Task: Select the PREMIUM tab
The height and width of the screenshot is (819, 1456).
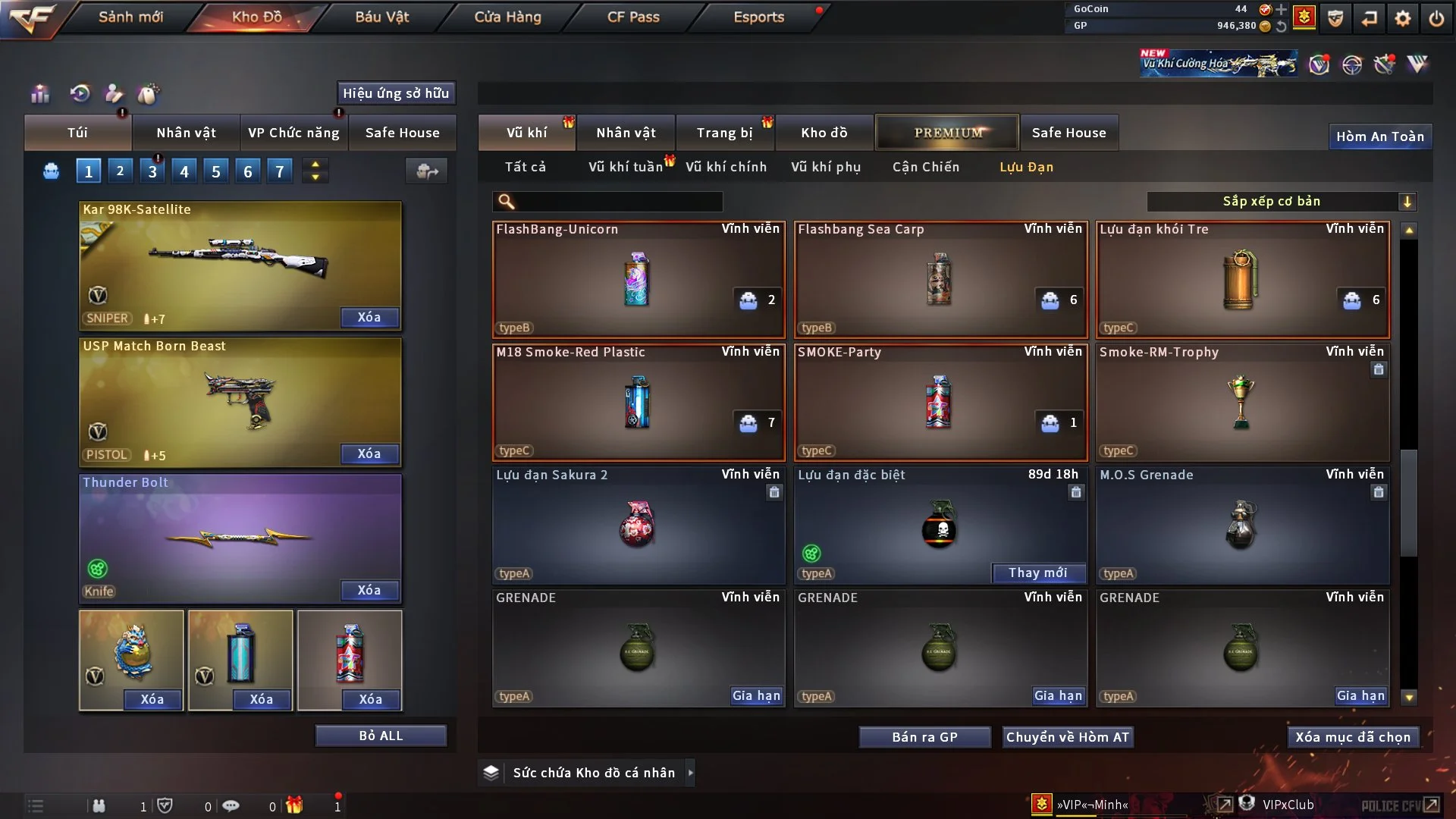Action: click(x=947, y=133)
